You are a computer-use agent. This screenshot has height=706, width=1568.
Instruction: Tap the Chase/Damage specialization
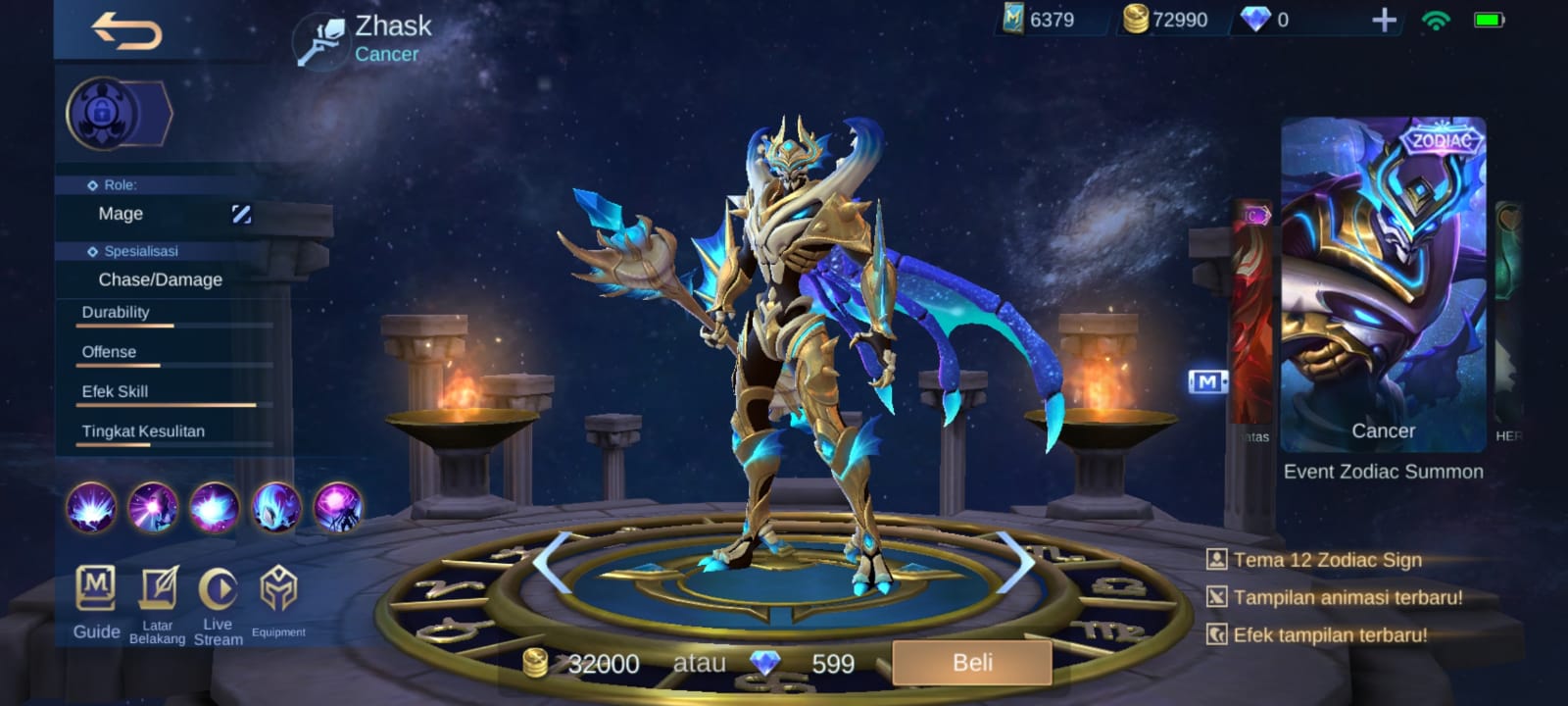pos(159,280)
